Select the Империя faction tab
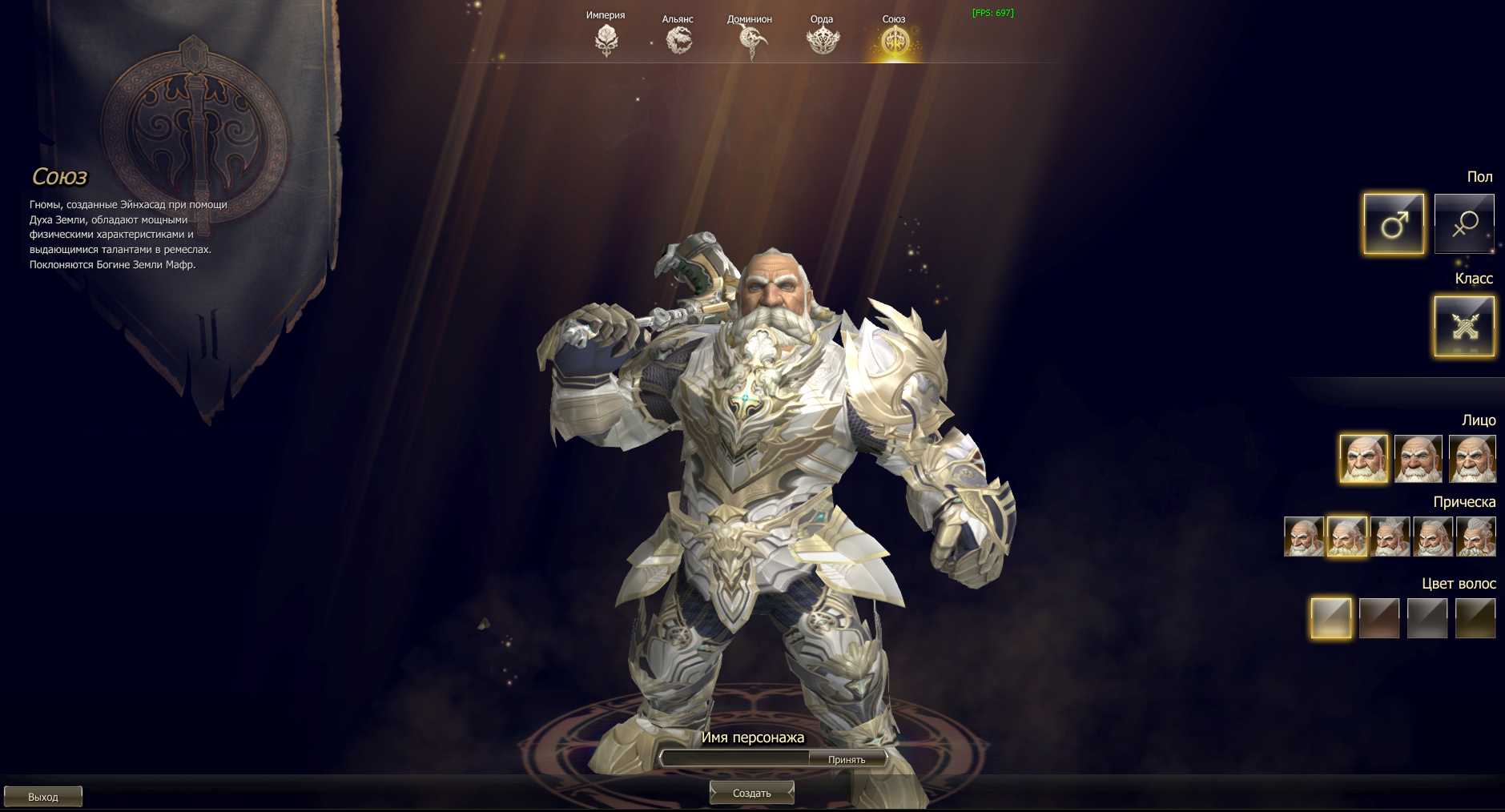The width and height of the screenshot is (1505, 812). tap(606, 39)
